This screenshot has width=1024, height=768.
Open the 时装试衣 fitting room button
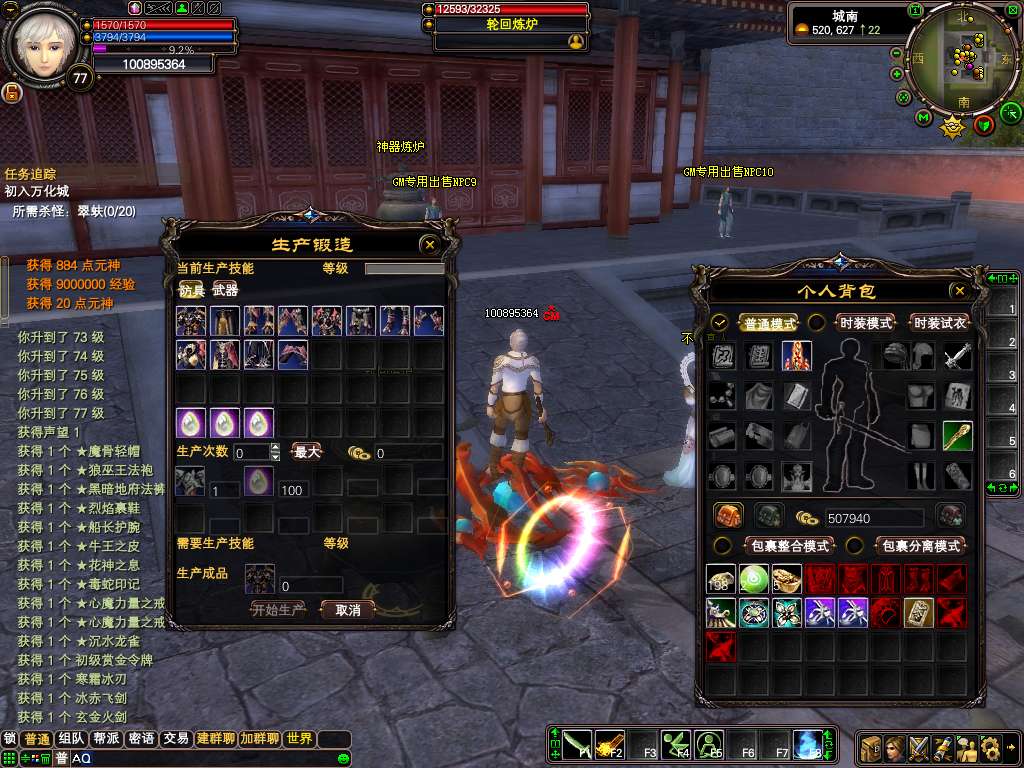[x=939, y=324]
